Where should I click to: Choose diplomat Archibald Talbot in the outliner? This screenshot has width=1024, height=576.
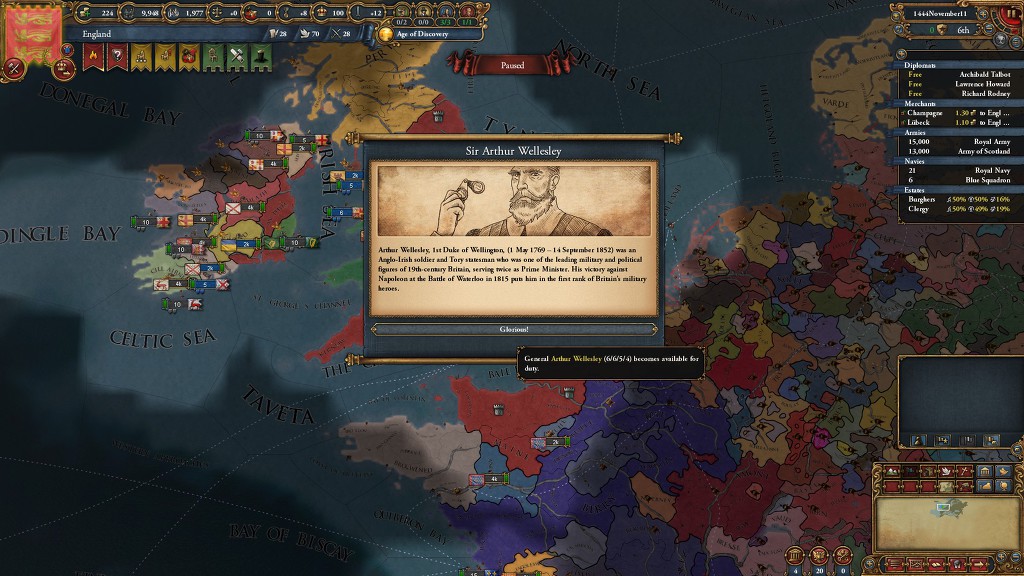pyautogui.click(x=958, y=75)
